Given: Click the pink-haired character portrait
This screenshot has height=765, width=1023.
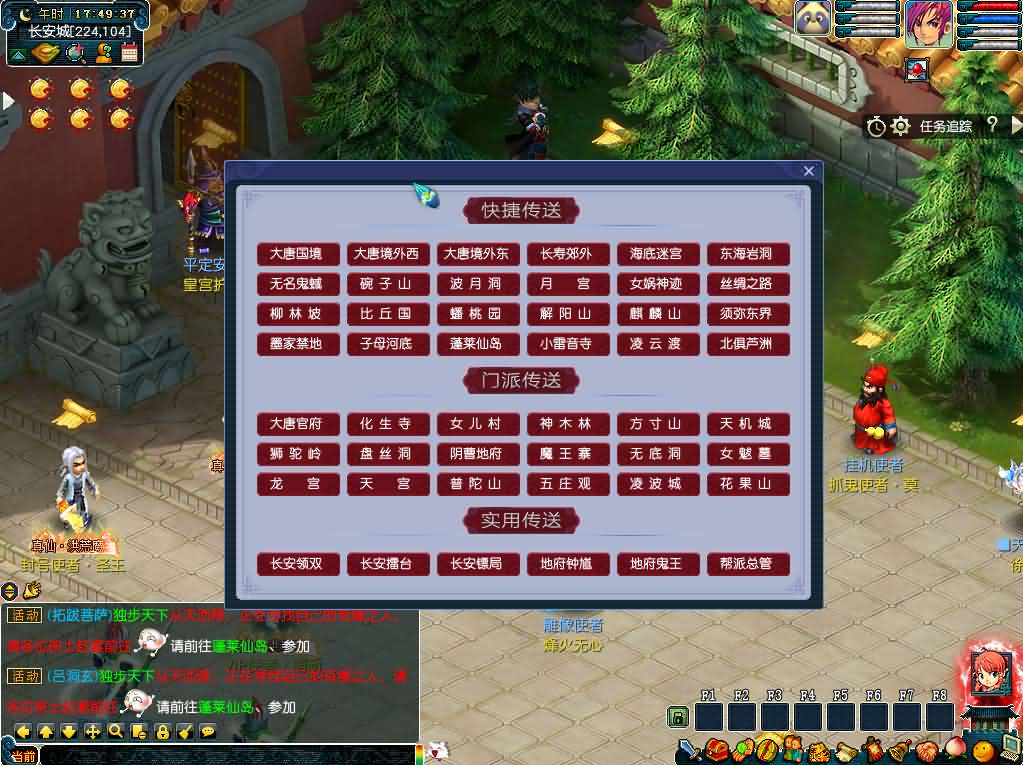Looking at the screenshot, I should pyautogui.click(x=929, y=24).
